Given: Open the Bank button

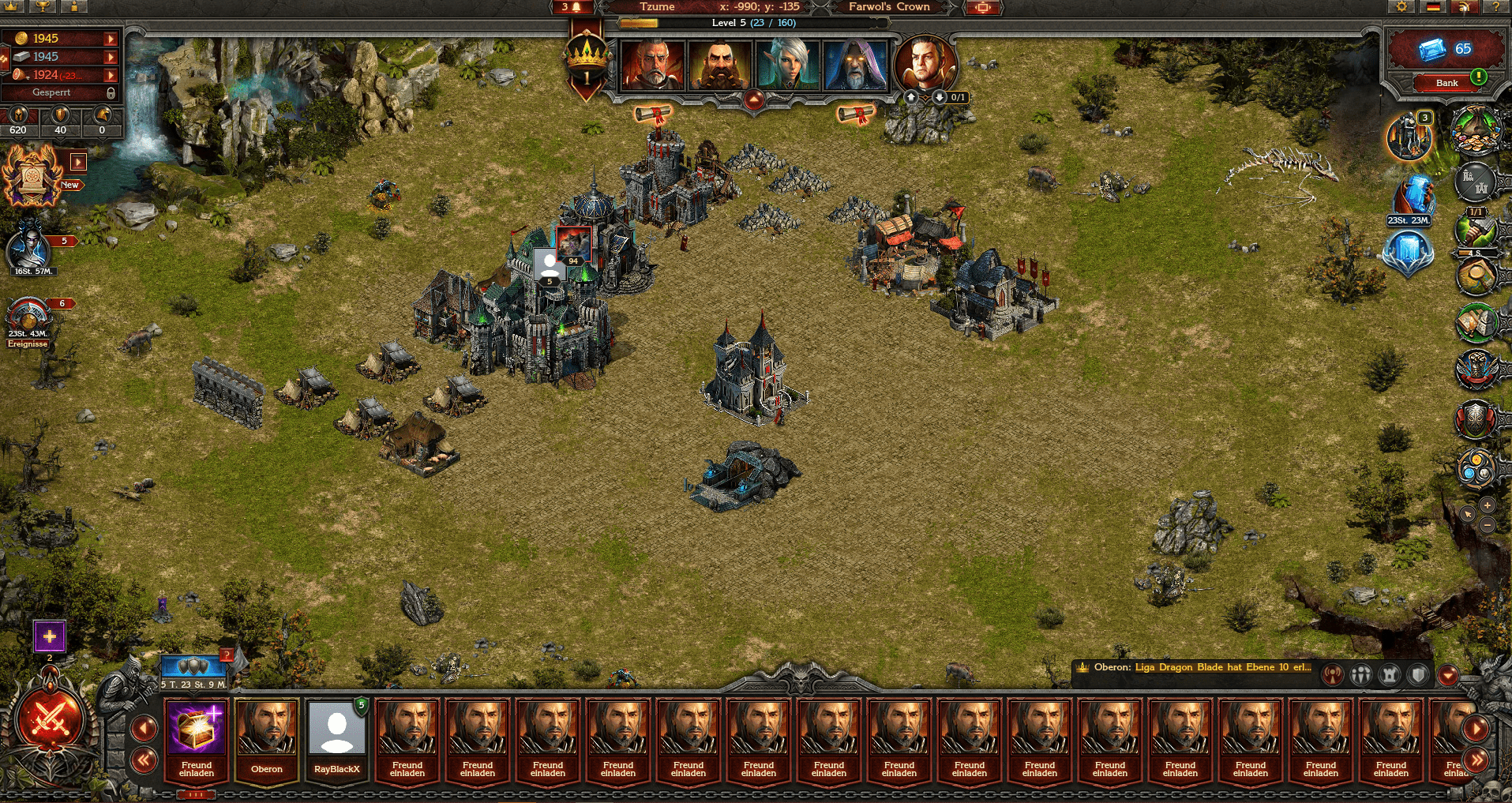Looking at the screenshot, I should click(x=1446, y=82).
